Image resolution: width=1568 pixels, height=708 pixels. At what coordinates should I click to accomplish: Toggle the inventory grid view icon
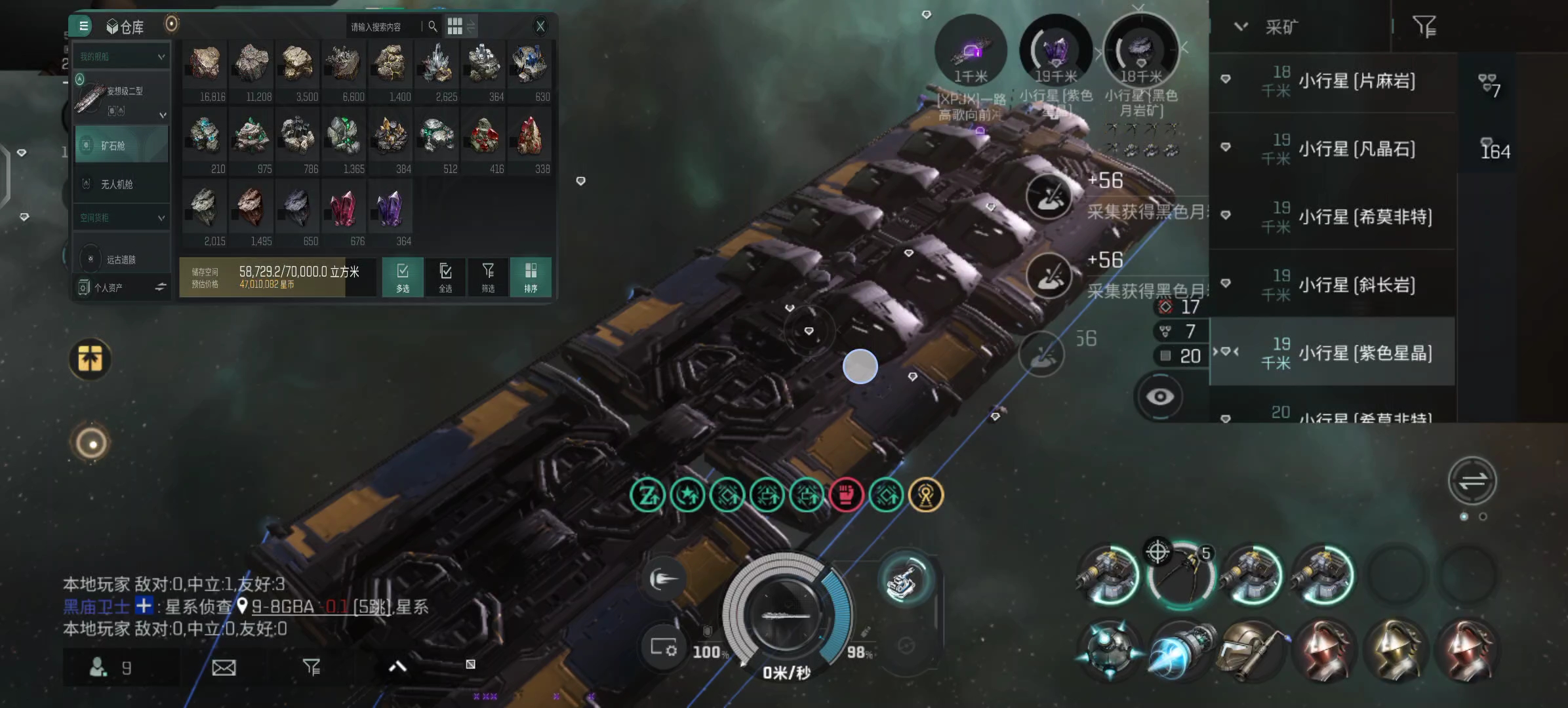[x=455, y=26]
